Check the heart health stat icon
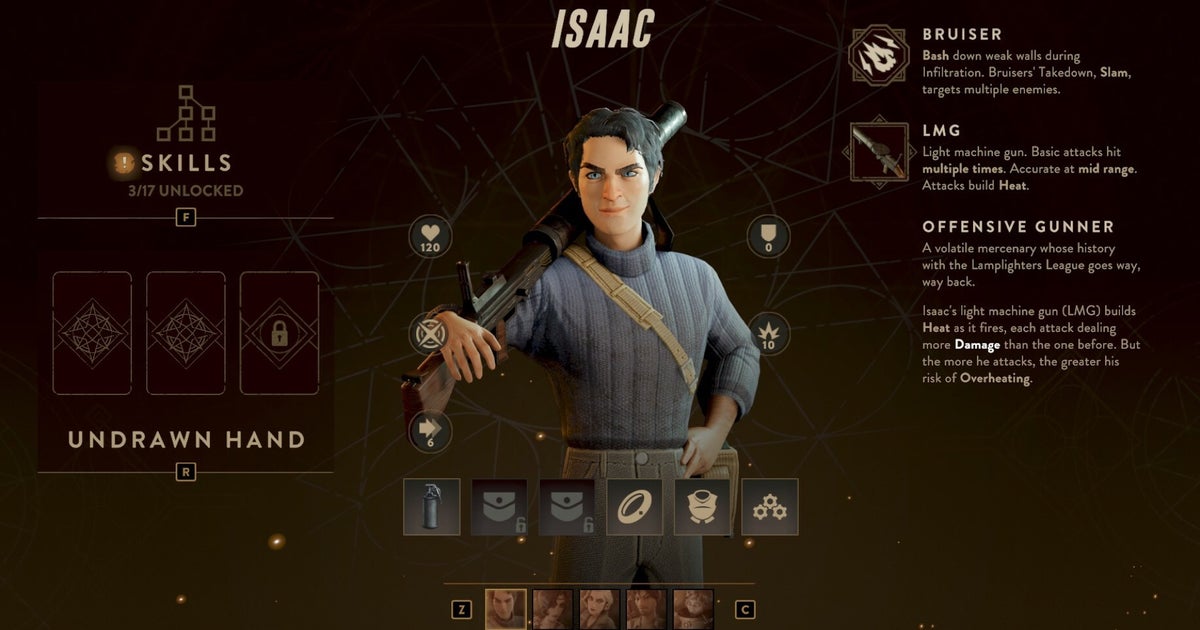 pyautogui.click(x=430, y=238)
